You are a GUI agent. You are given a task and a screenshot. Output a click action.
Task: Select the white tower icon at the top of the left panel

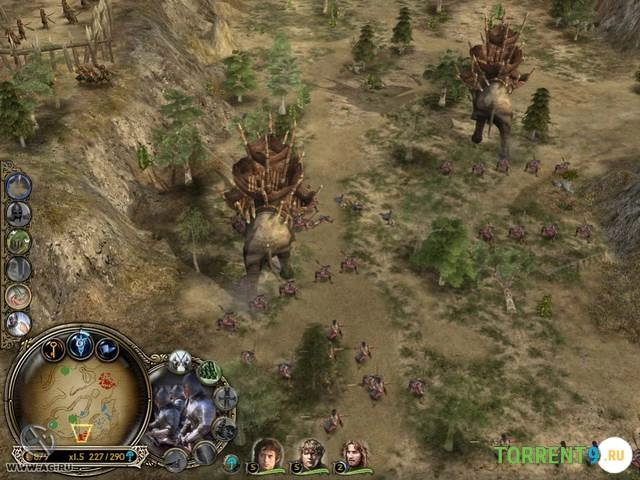click(x=18, y=186)
